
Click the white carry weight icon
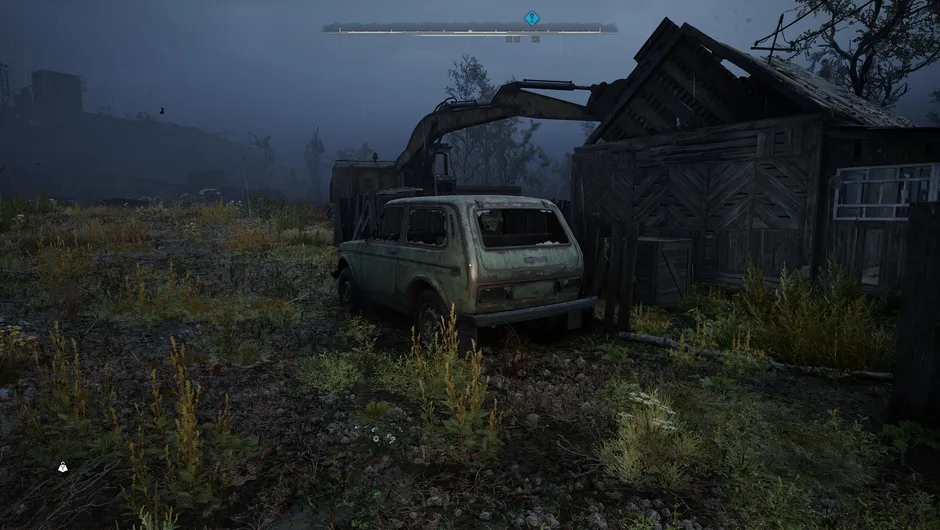point(63,467)
